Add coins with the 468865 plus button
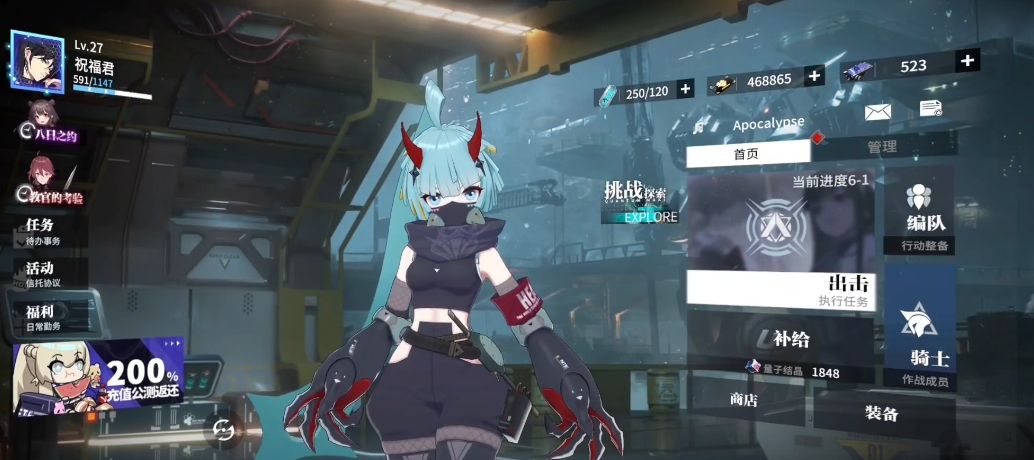Image resolution: width=1034 pixels, height=460 pixels. pos(815,76)
